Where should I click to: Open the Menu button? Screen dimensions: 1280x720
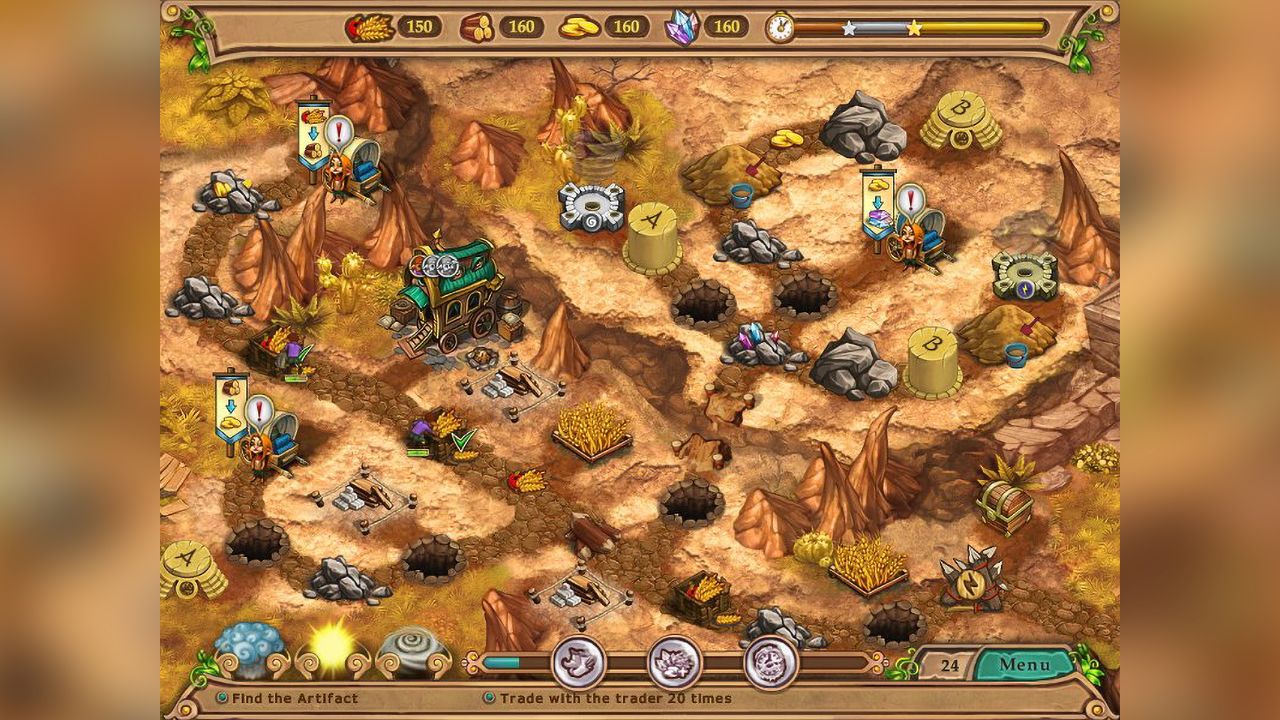1024,664
